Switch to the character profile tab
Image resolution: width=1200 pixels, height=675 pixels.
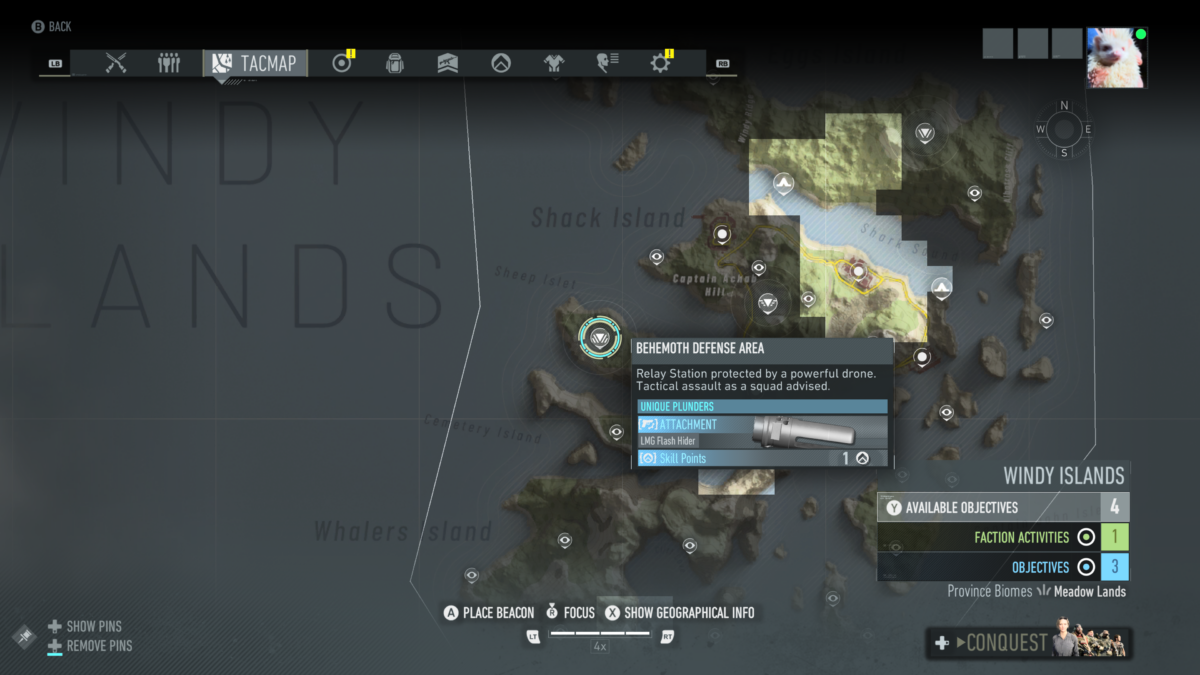coord(607,63)
